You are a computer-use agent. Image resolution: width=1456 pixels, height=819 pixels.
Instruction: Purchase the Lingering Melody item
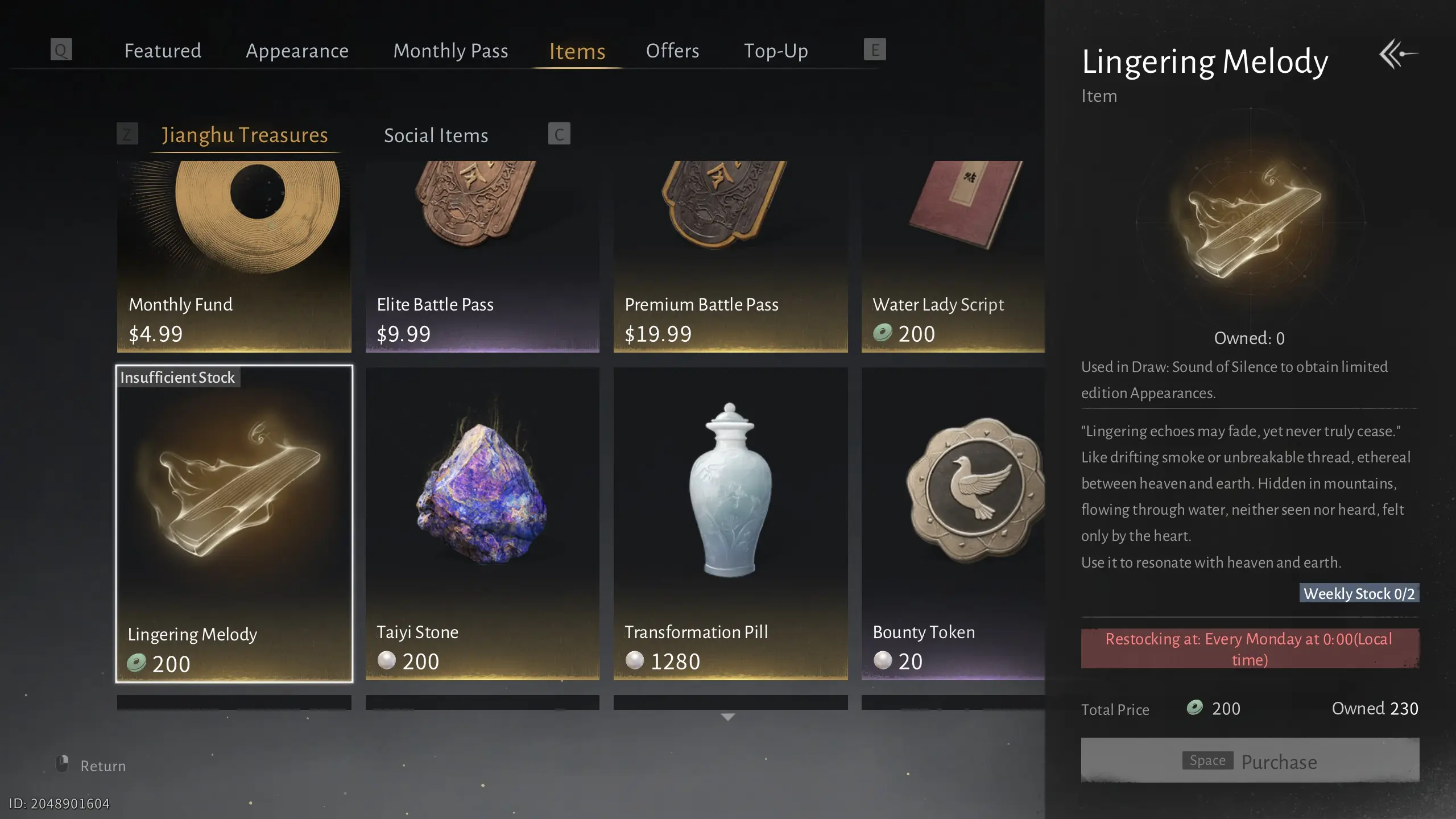pyautogui.click(x=1250, y=760)
